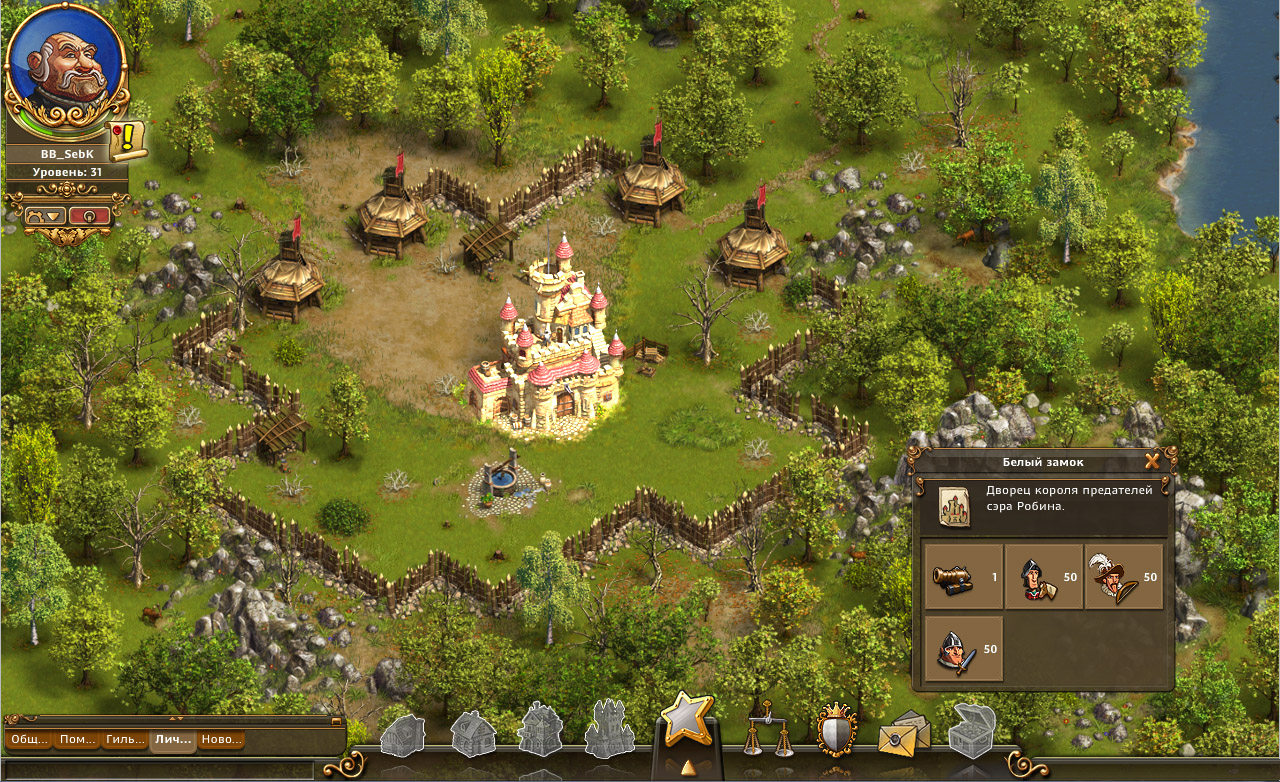Select the cannon unit slot
Viewport: 1280px width, 782px height.
click(963, 577)
